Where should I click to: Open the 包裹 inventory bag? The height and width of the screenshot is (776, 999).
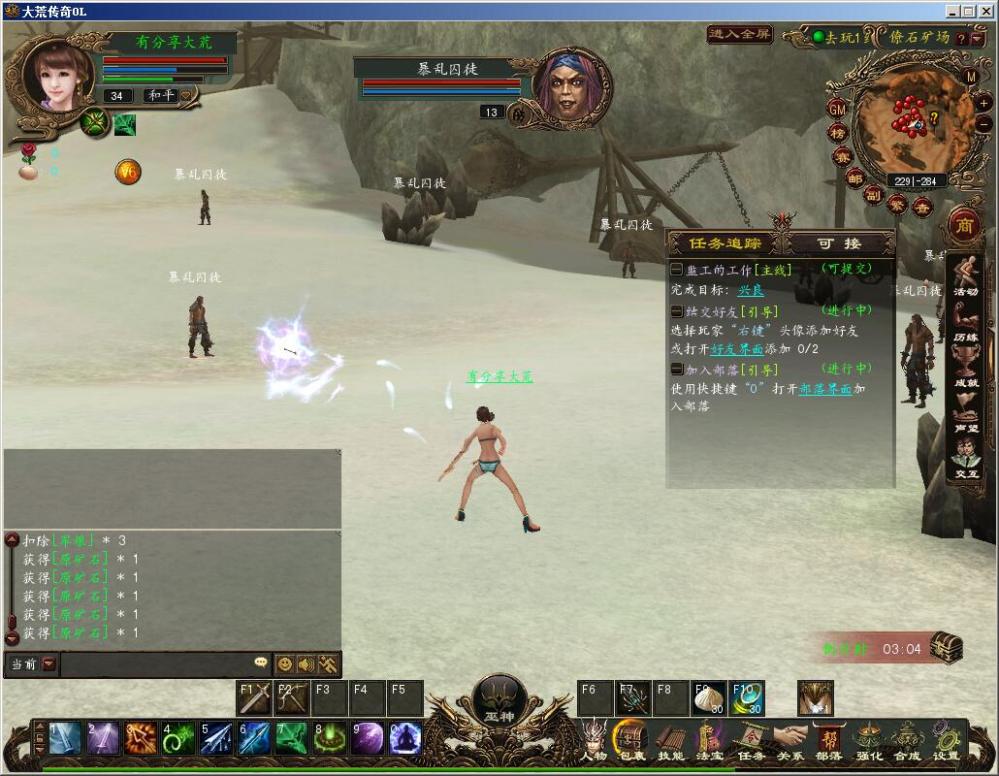click(x=631, y=740)
